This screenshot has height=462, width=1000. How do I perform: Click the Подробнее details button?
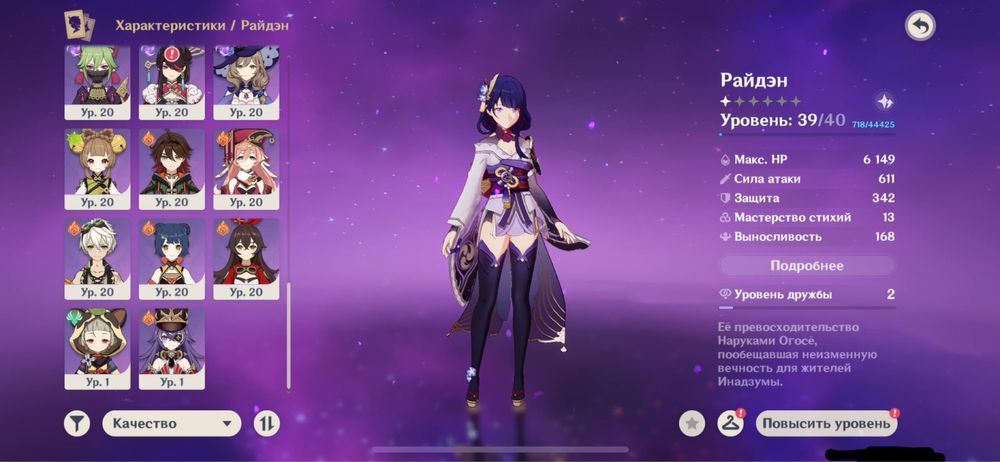[807, 266]
